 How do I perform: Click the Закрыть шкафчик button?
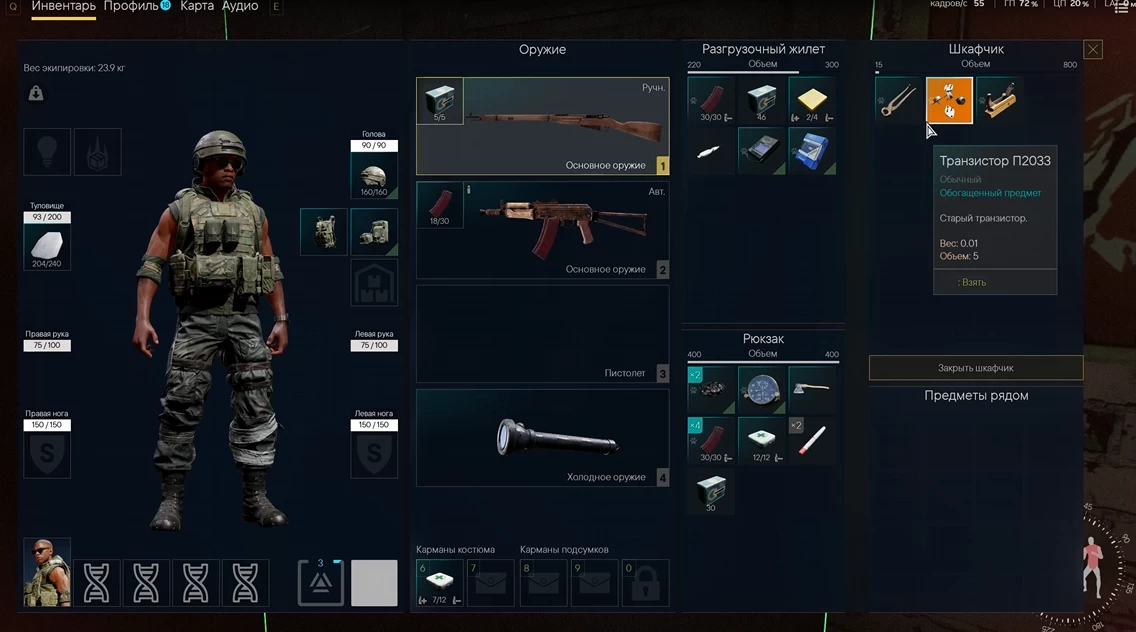(975, 368)
